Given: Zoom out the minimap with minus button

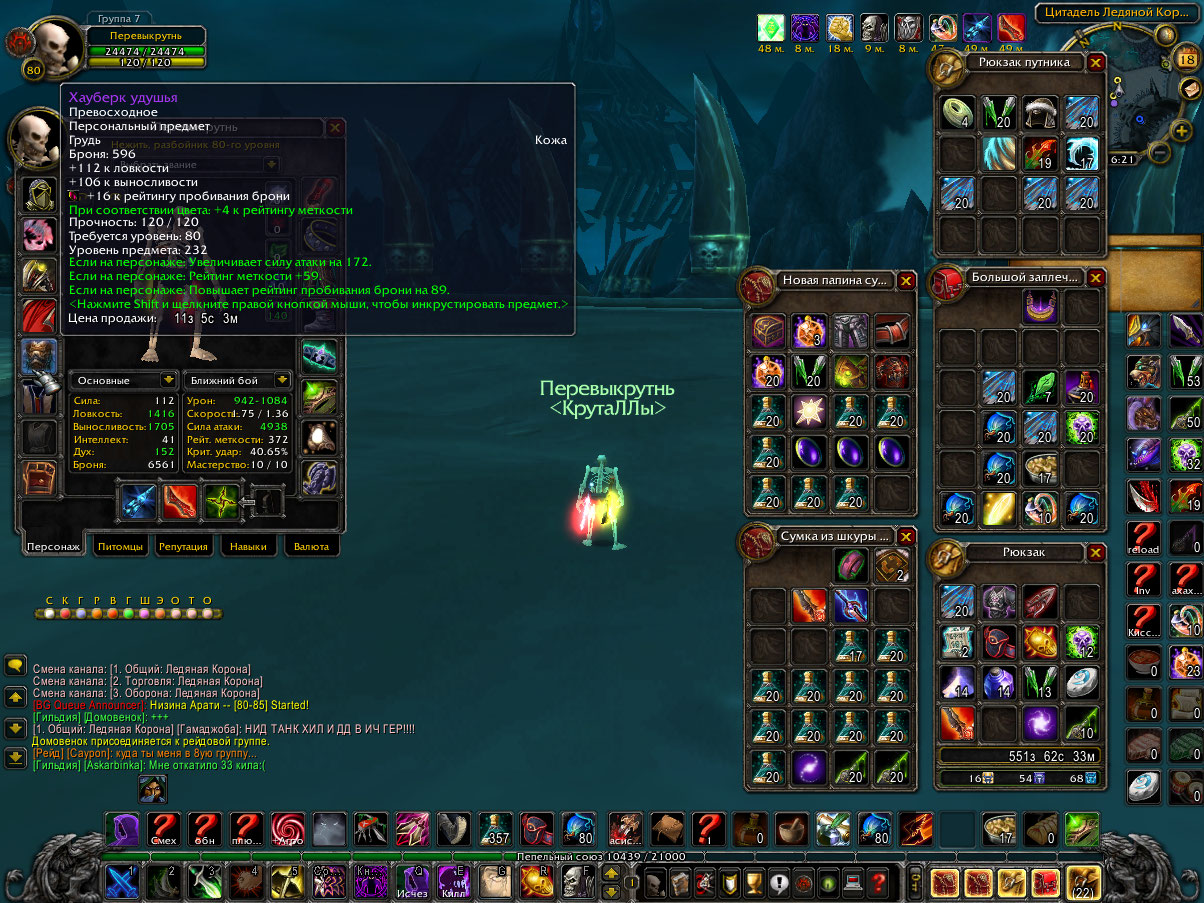Looking at the screenshot, I should 1160,153.
